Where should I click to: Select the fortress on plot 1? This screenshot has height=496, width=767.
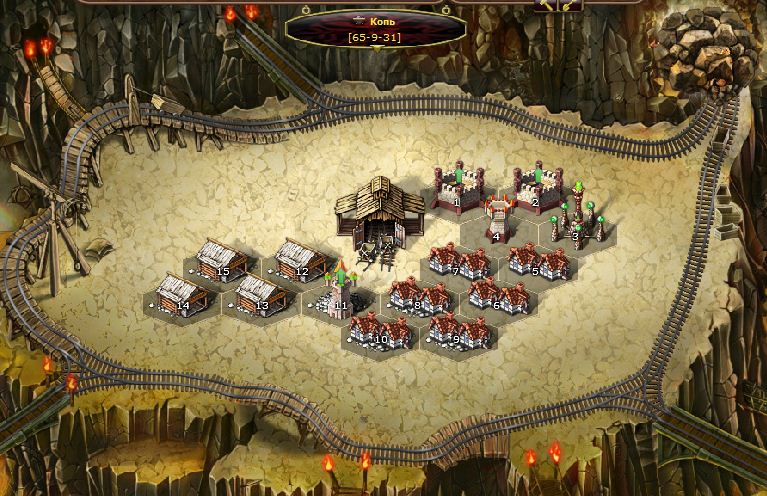tap(458, 186)
